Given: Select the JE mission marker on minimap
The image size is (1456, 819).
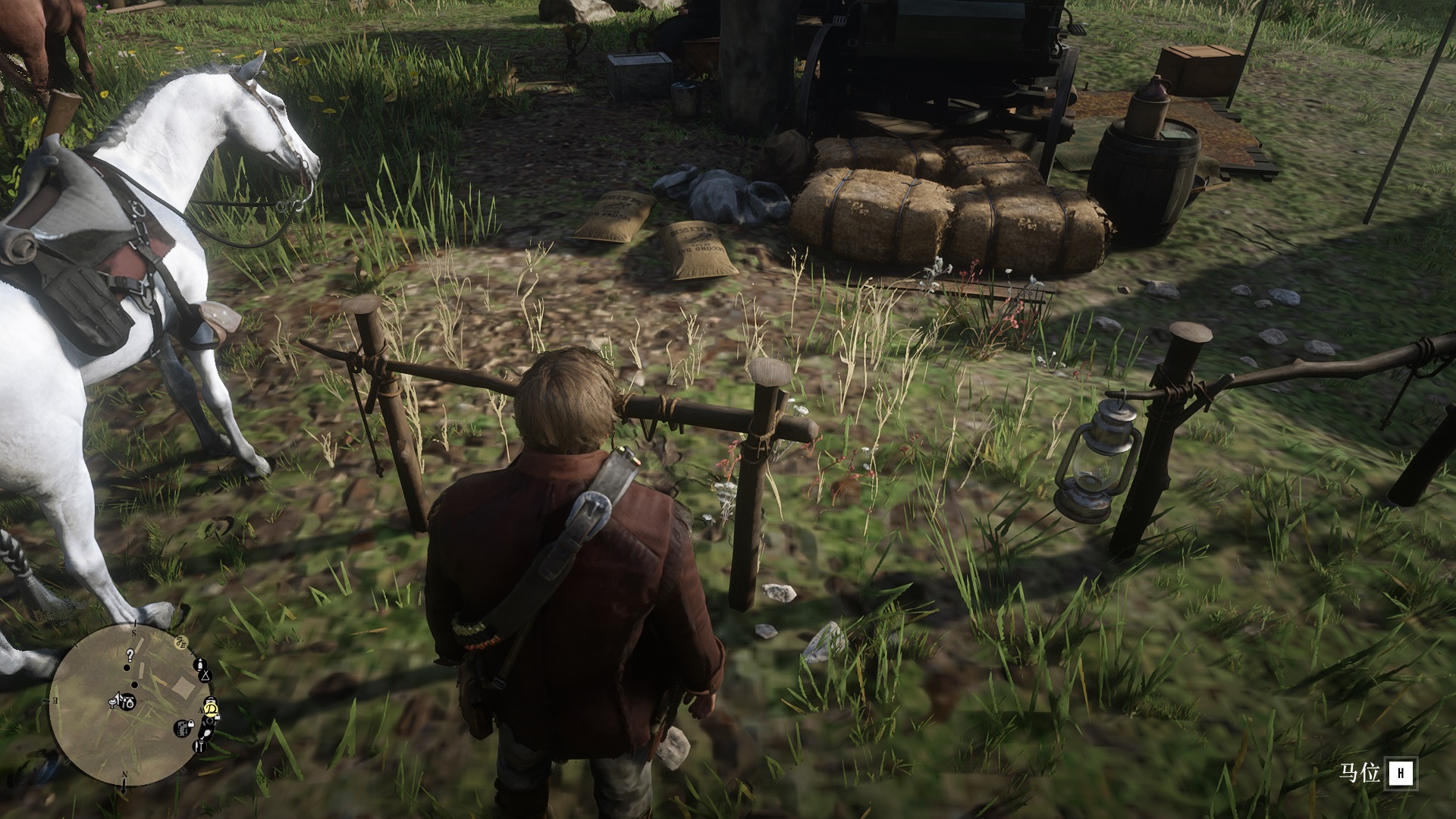Looking at the screenshot, I should [x=181, y=642].
